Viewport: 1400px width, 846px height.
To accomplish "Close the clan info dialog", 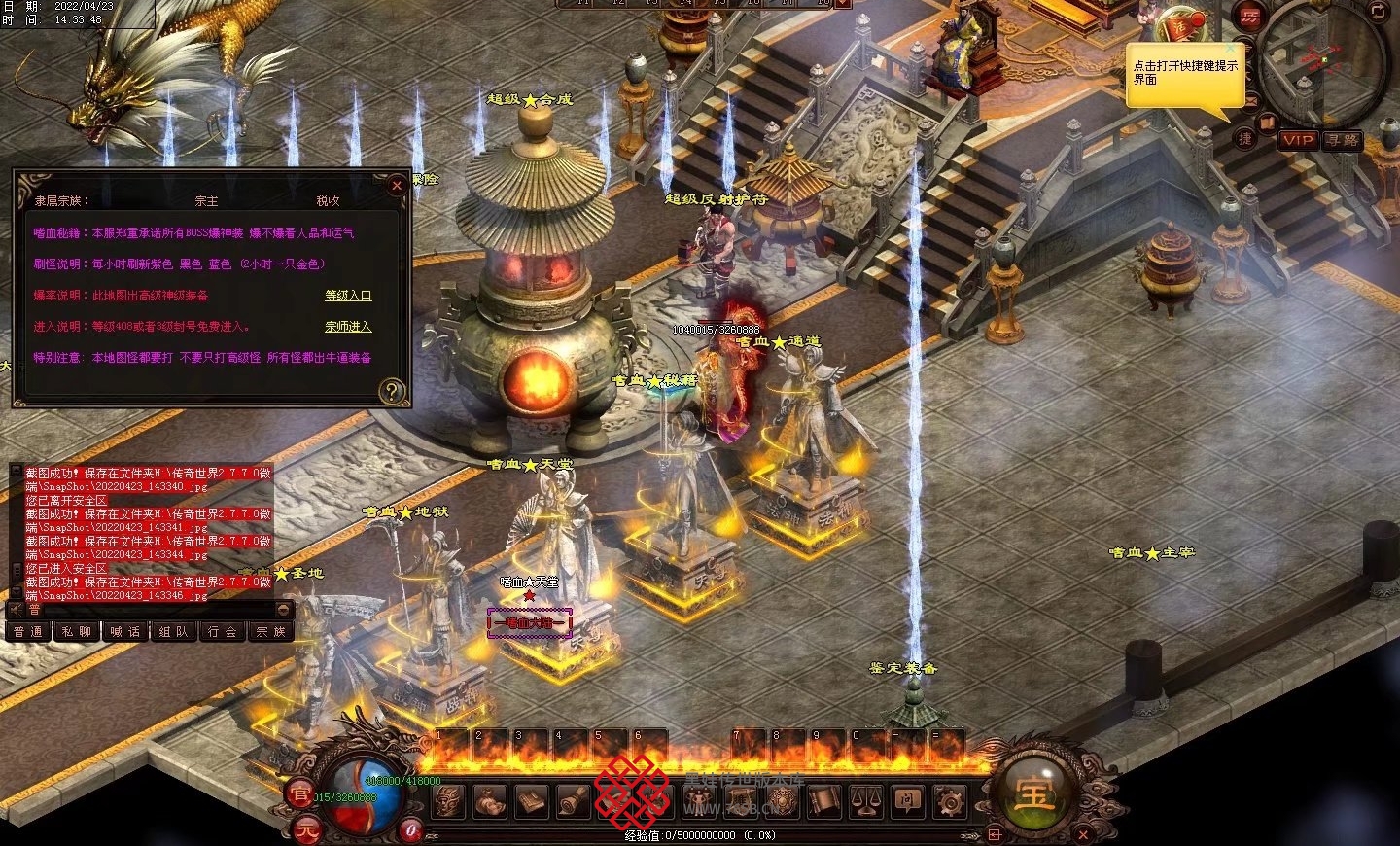I will [396, 186].
